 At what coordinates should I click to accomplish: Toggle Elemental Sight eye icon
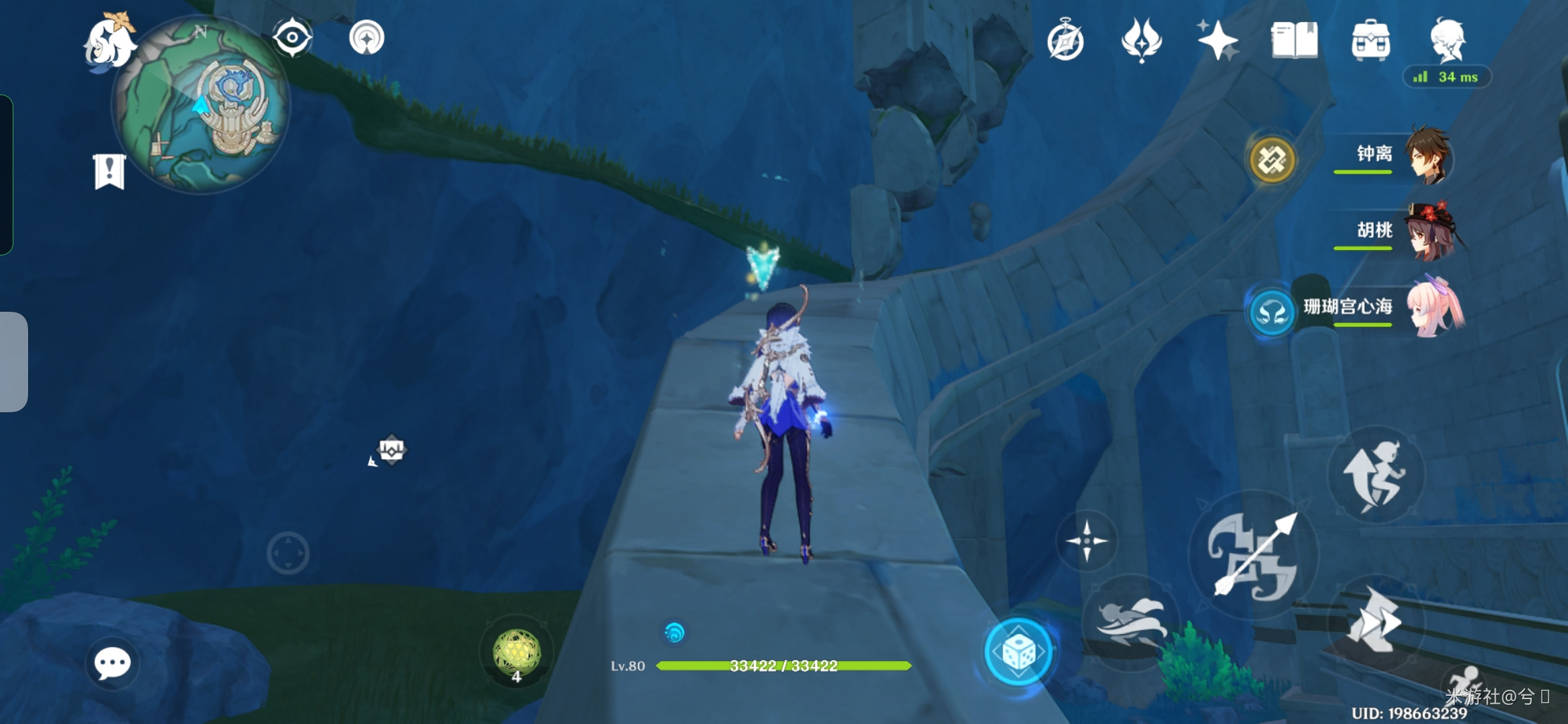tap(292, 38)
